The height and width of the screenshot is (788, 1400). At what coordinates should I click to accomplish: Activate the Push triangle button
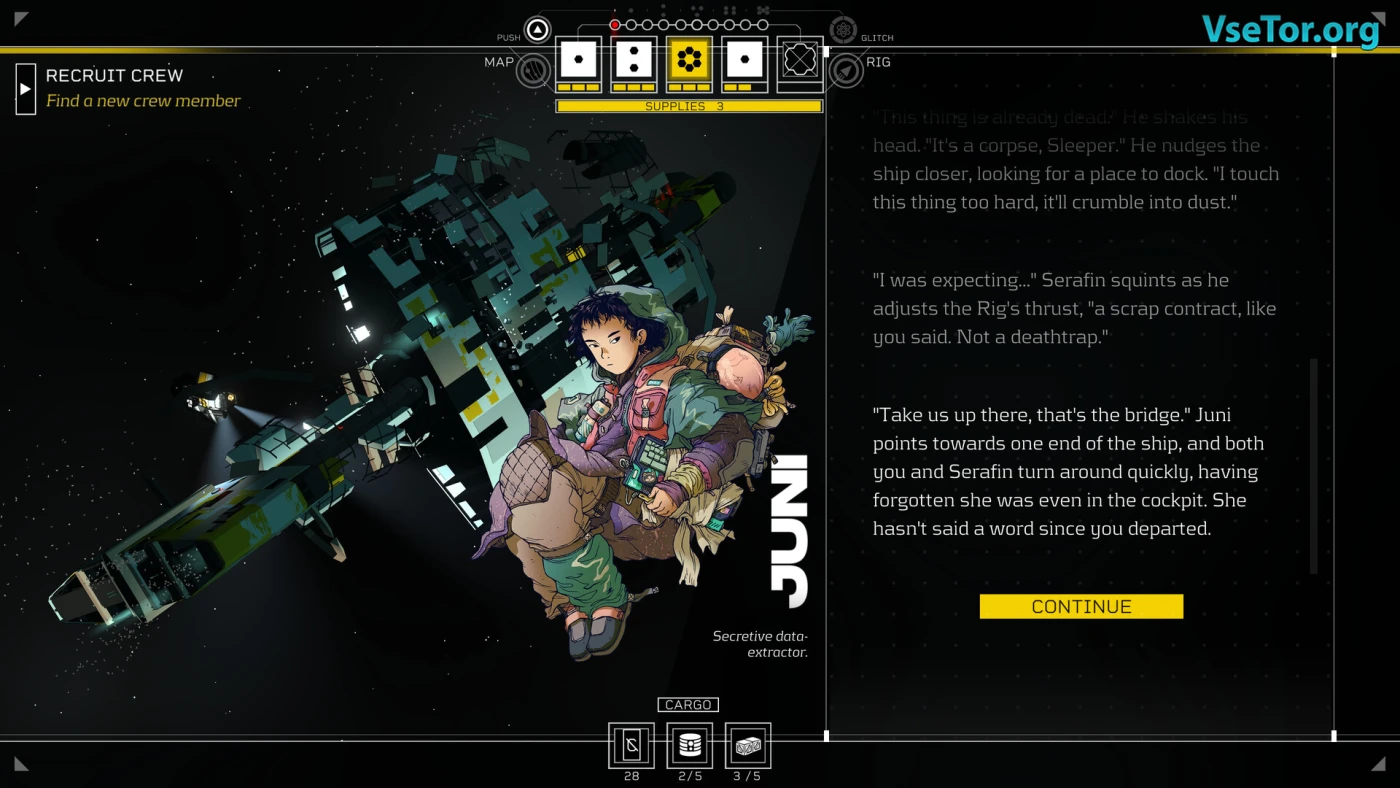pos(538,30)
